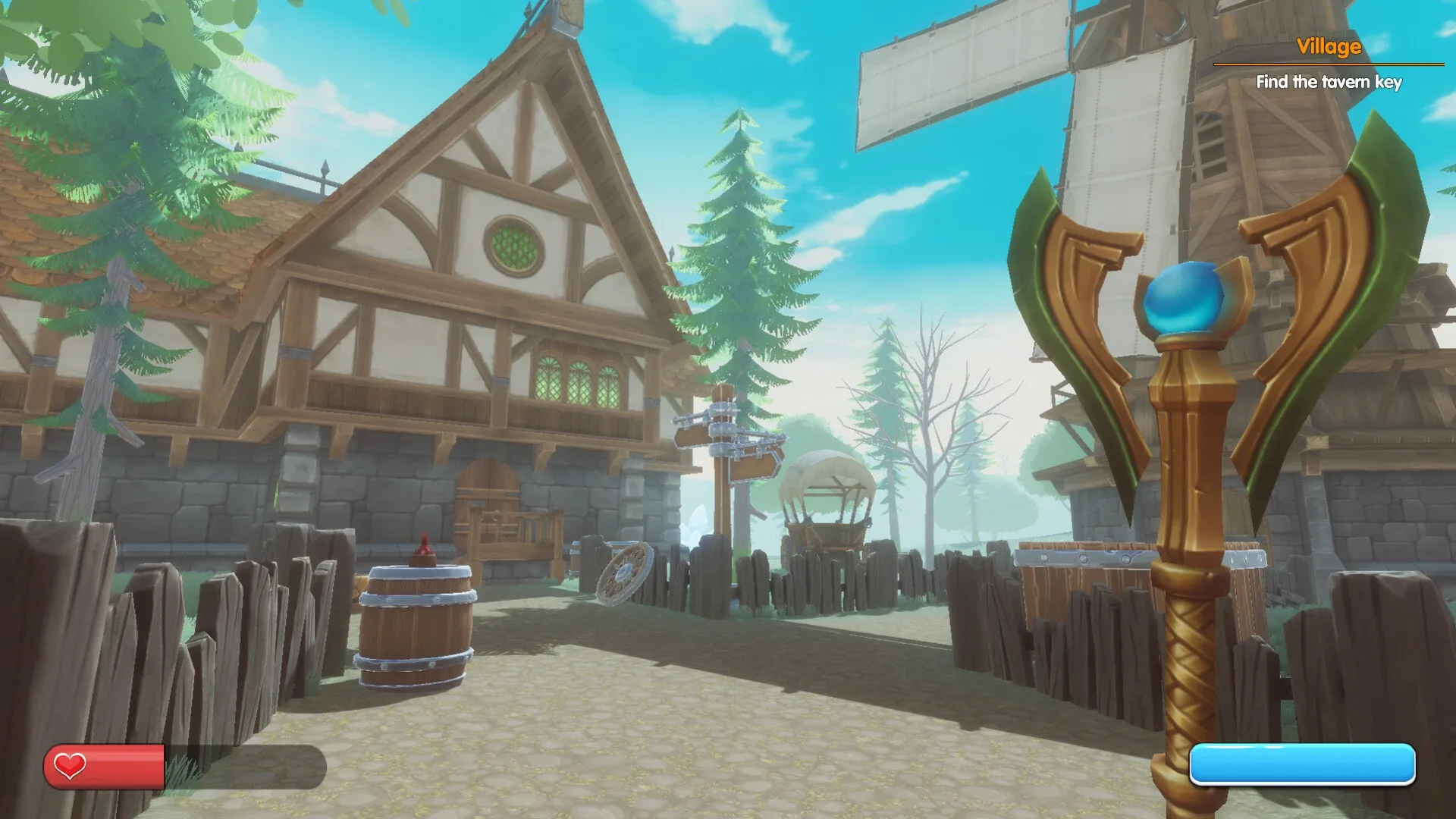The image size is (1456, 819).
Task: Open the quest objective 'Find the tavern key'
Action: [1329, 83]
